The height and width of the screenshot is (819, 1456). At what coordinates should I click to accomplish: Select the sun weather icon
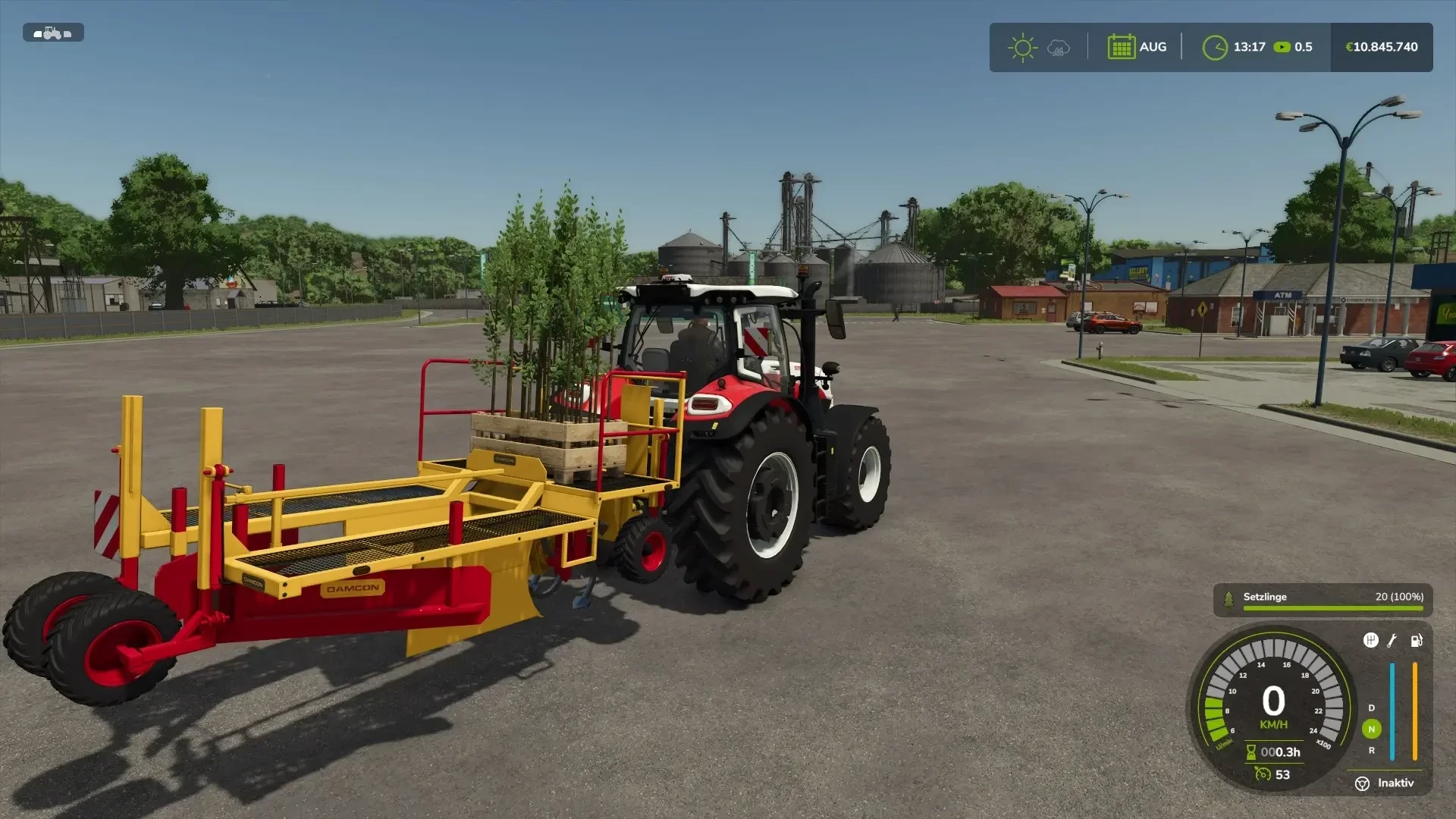pos(1022,46)
